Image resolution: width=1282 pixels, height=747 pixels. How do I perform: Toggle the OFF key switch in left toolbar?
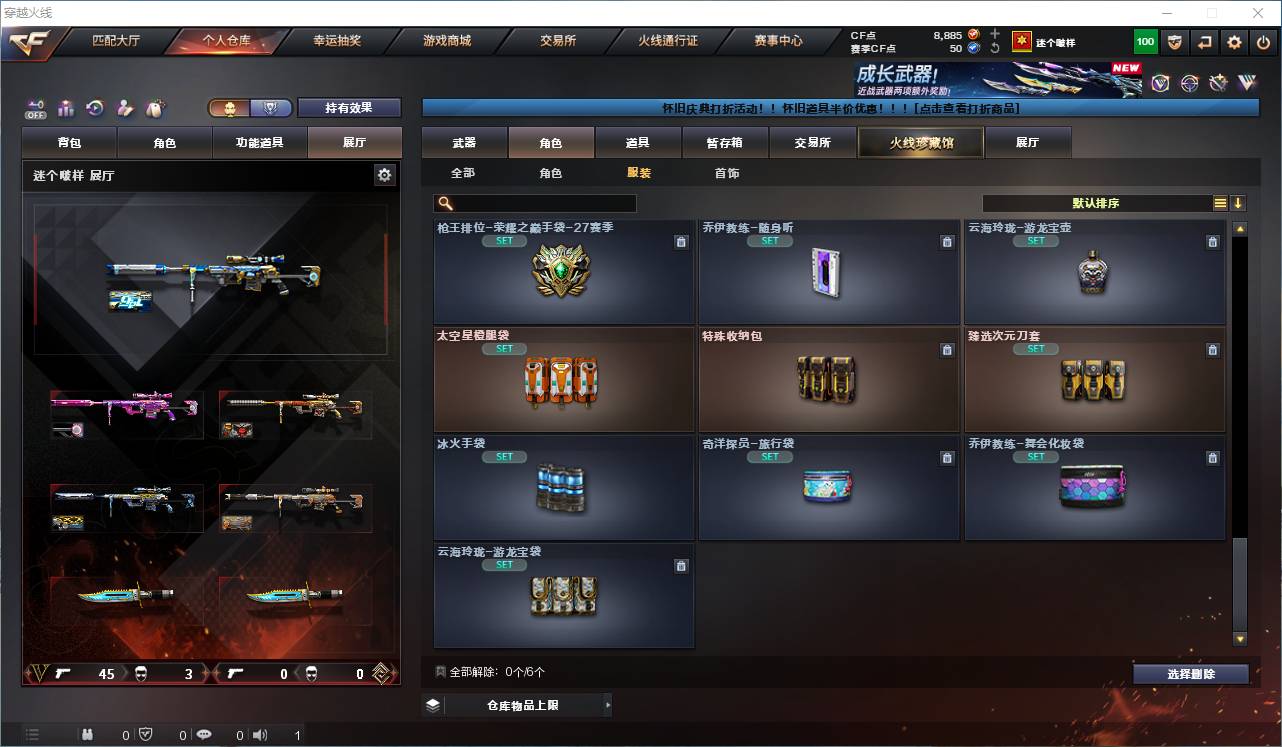point(34,107)
